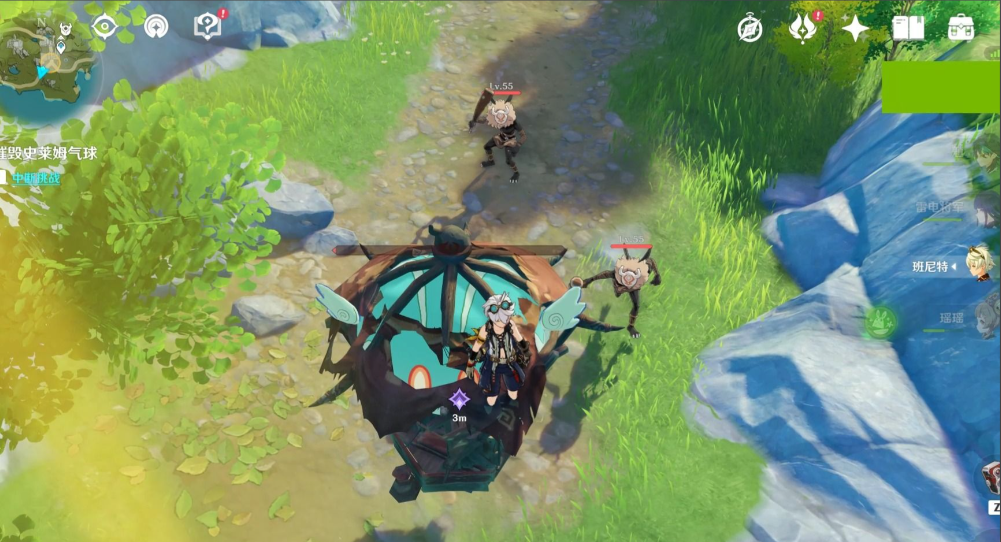Image resolution: width=1001 pixels, height=542 pixels.
Task: Toggle the elemental sight eye icon
Action: [104, 26]
